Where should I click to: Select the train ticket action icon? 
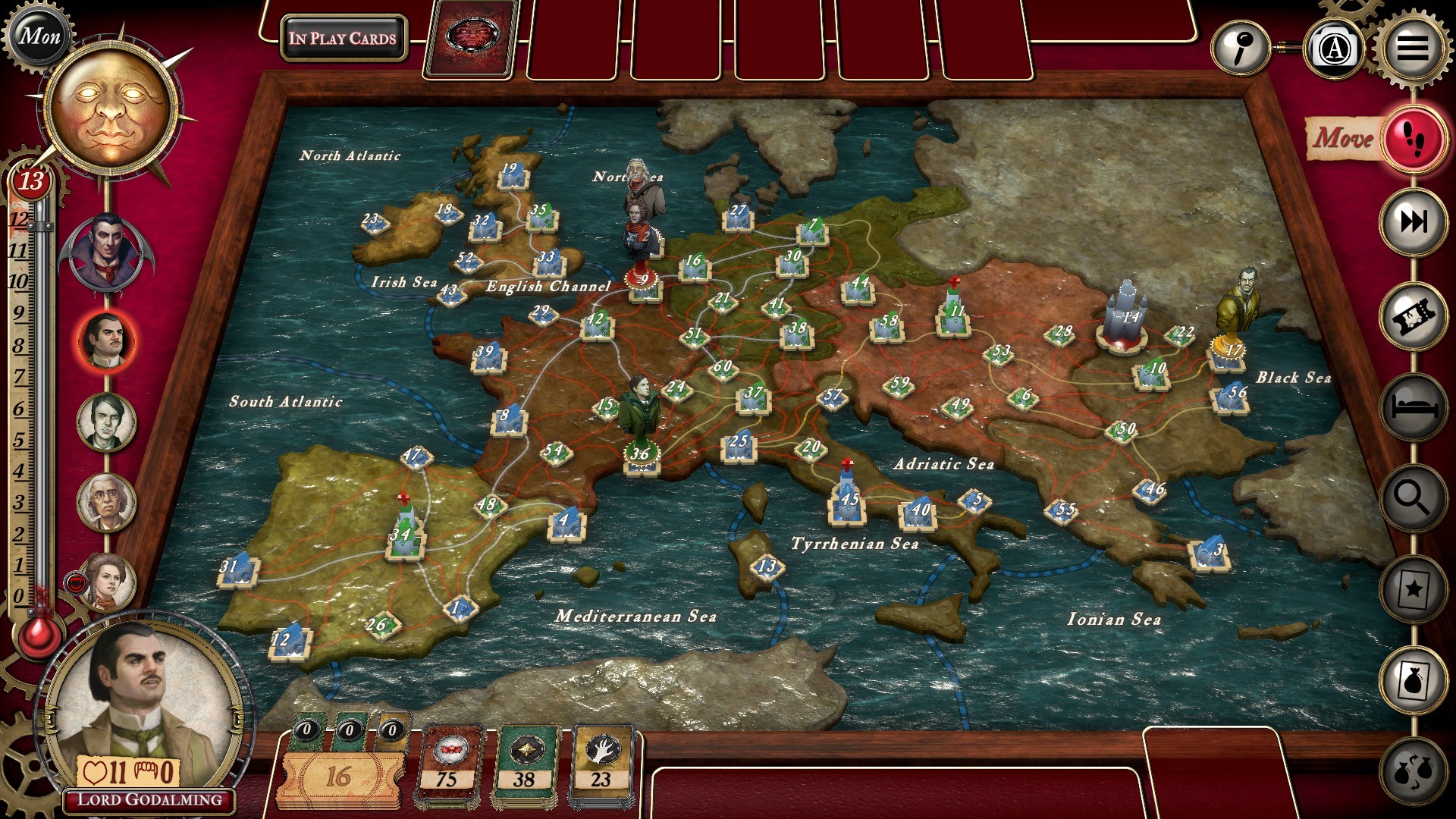click(1414, 316)
